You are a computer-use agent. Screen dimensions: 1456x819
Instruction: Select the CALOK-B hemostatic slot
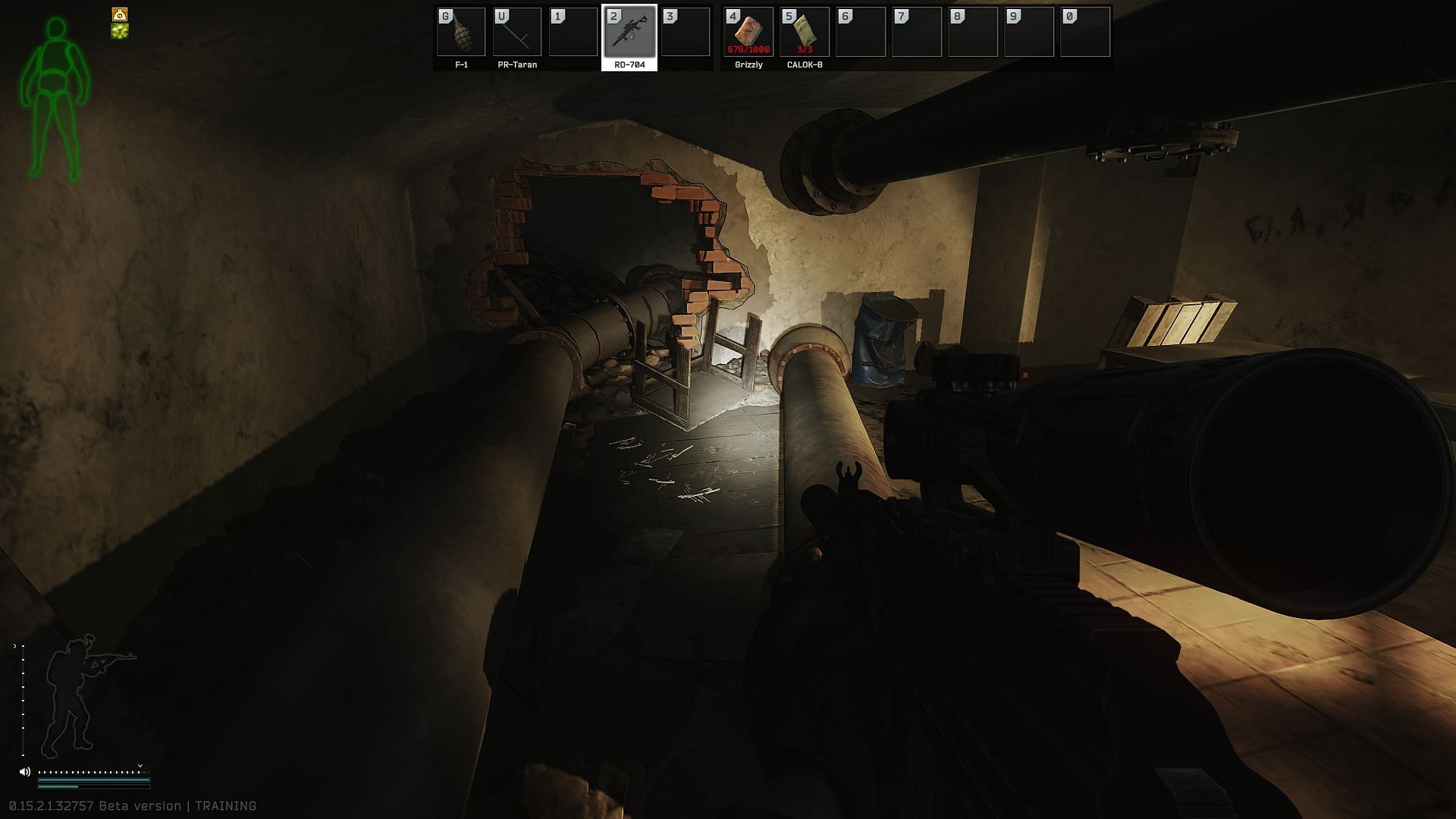[805, 32]
